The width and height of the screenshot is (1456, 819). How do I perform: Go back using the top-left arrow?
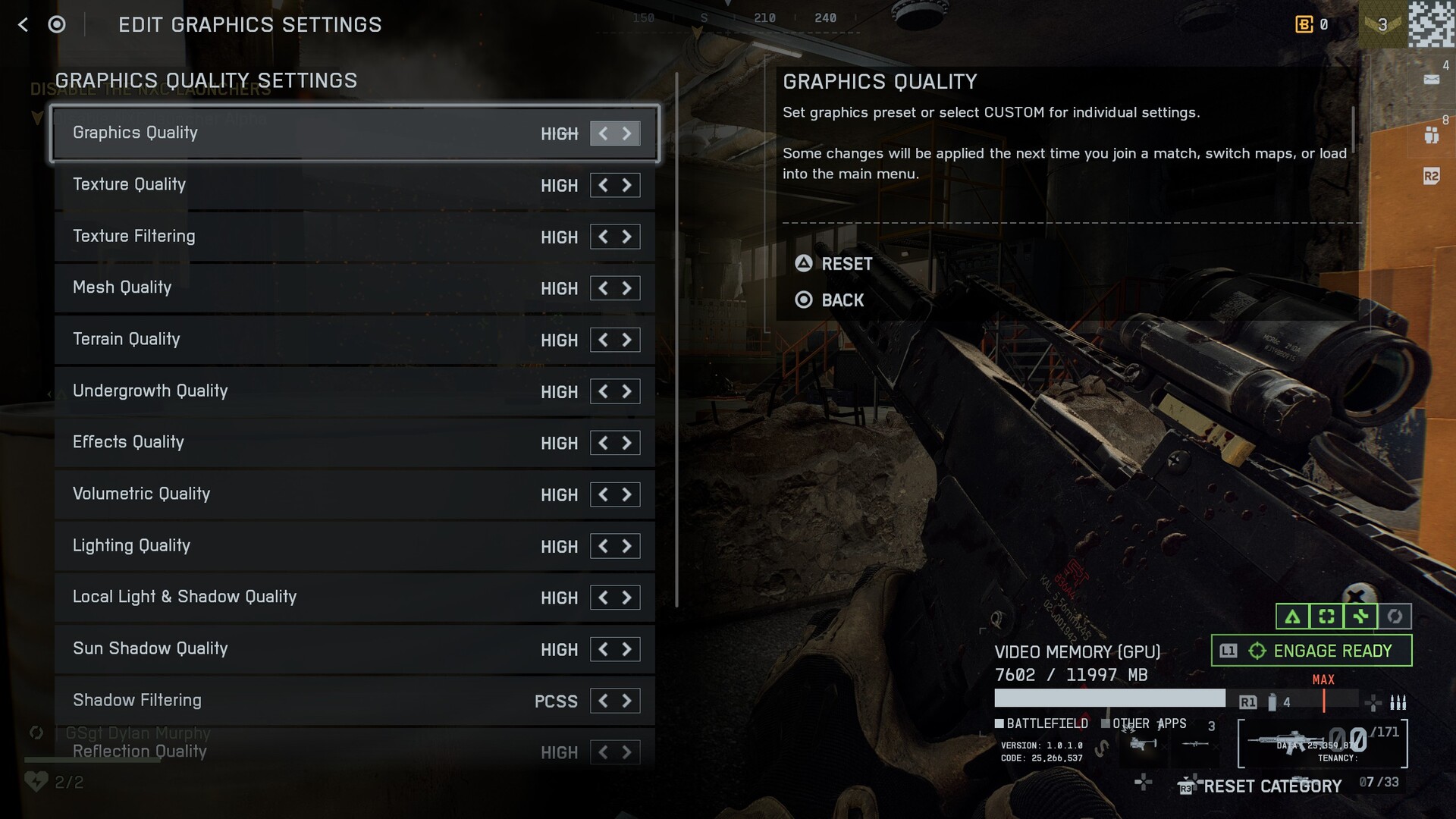pyautogui.click(x=23, y=25)
